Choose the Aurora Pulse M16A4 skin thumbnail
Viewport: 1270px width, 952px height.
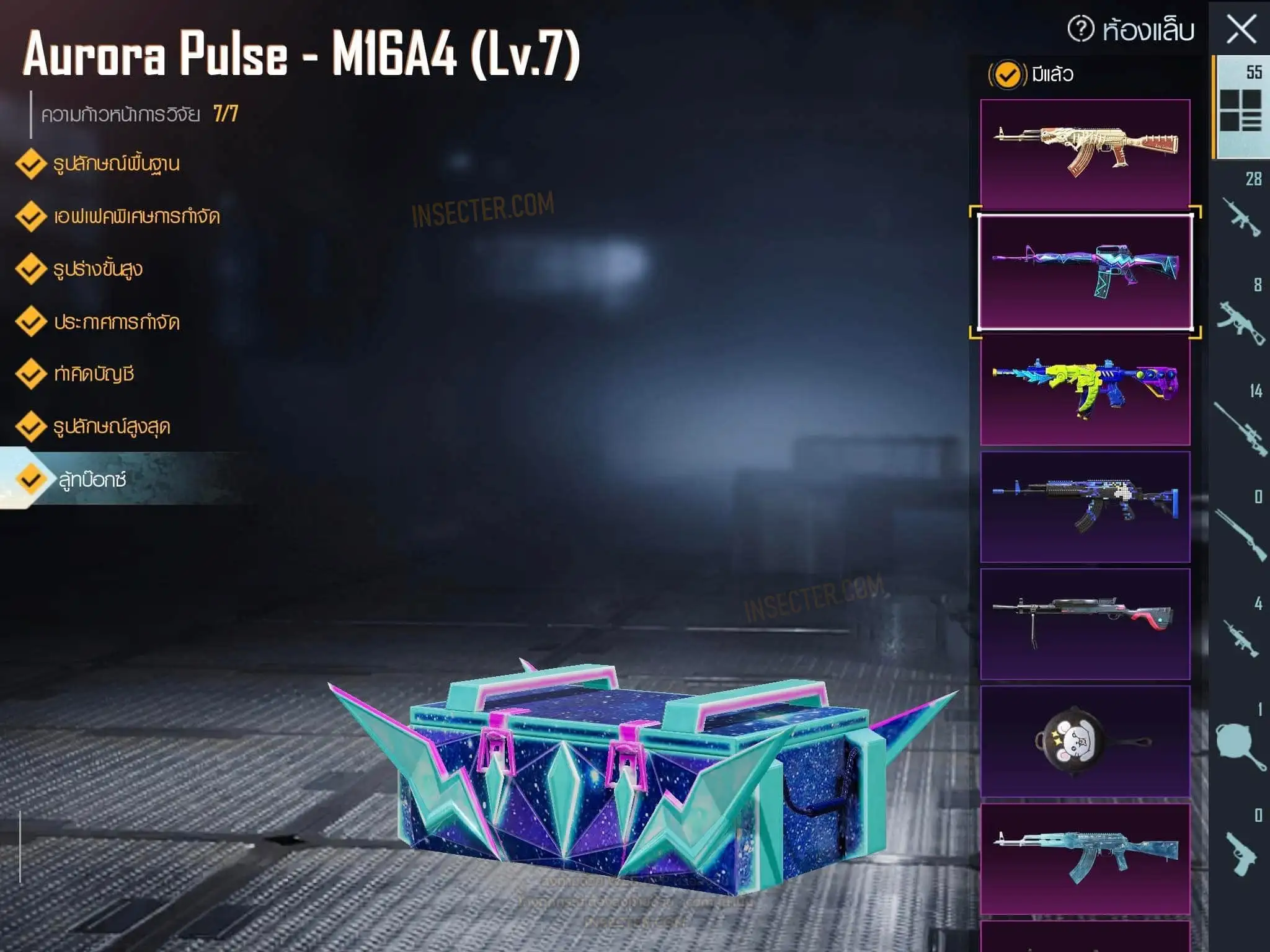[x=1085, y=271]
